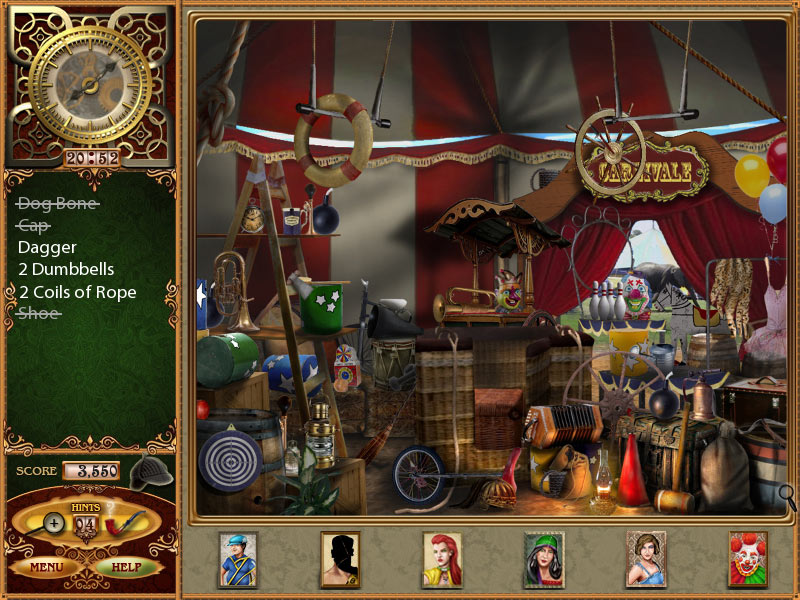Open the Menu button
Image resolution: width=800 pixels, height=600 pixels.
tap(47, 567)
